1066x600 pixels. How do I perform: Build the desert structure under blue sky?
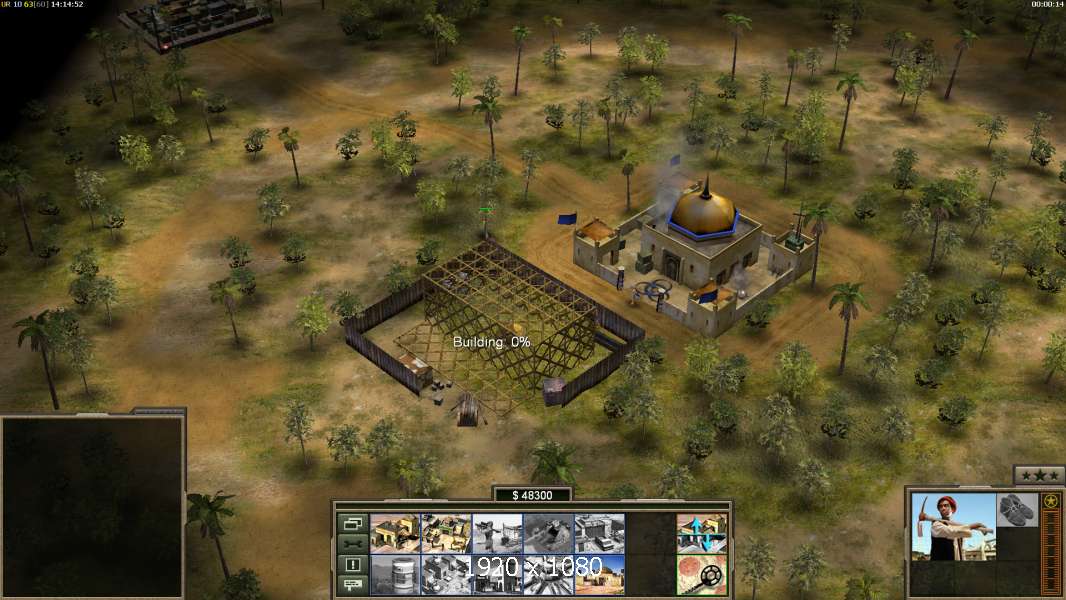(x=599, y=575)
